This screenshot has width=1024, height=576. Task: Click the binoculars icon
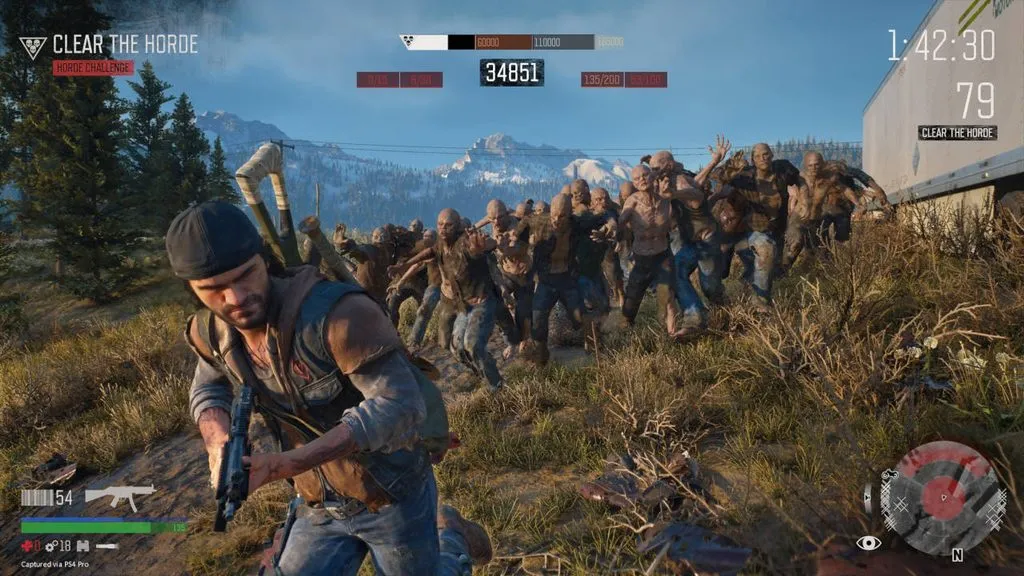point(84,546)
